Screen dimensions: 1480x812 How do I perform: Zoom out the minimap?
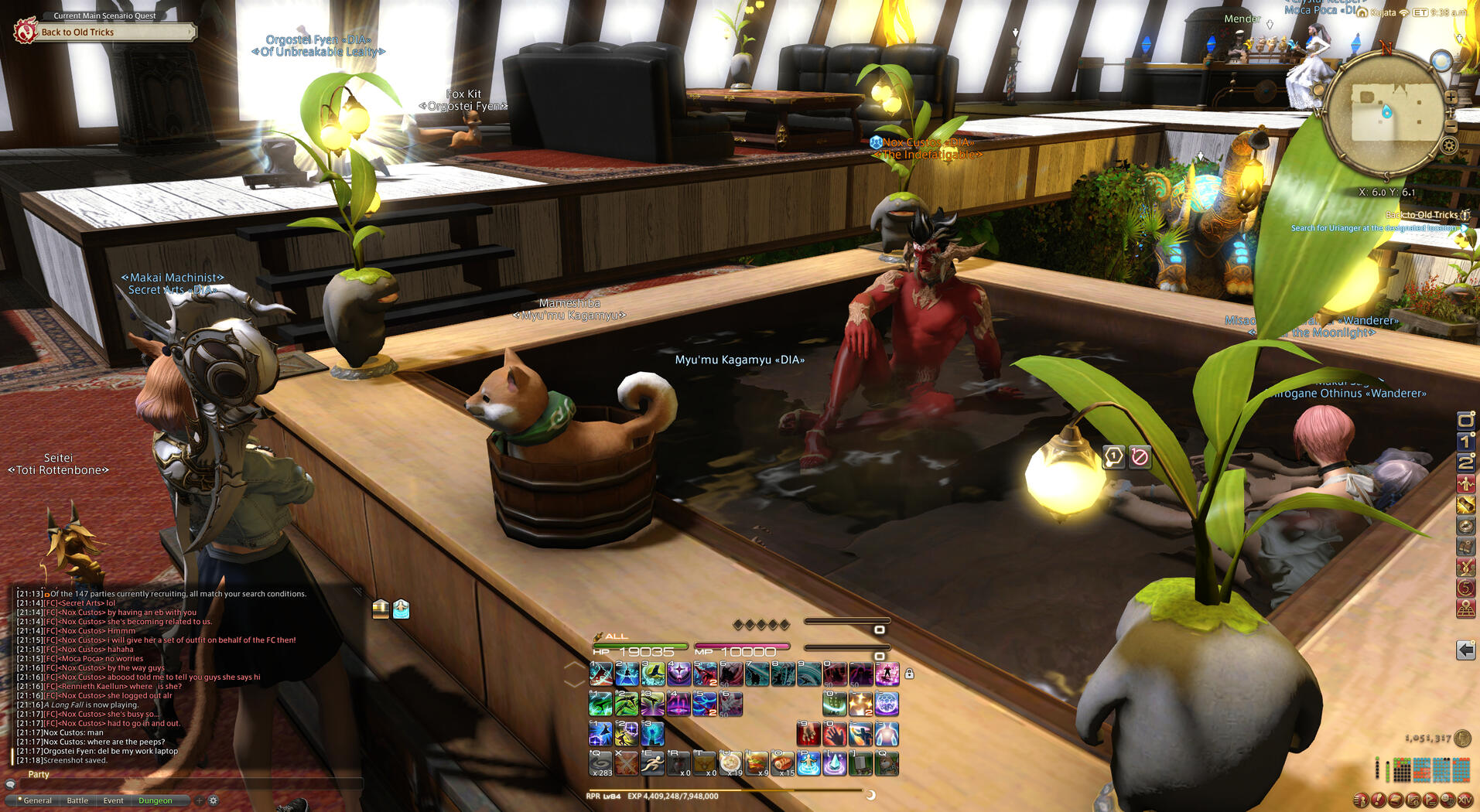(x=1451, y=126)
